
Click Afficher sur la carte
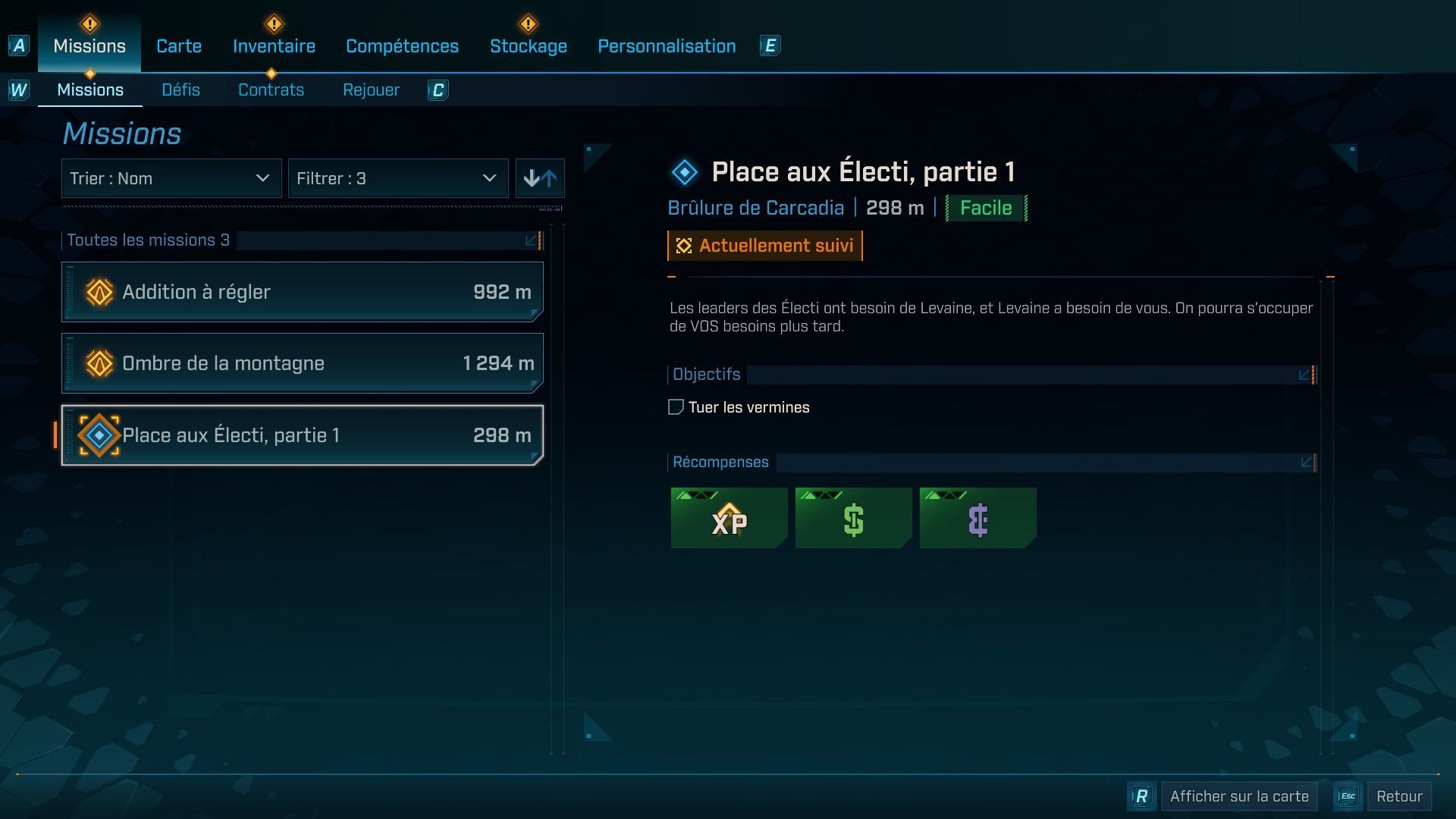(x=1238, y=796)
